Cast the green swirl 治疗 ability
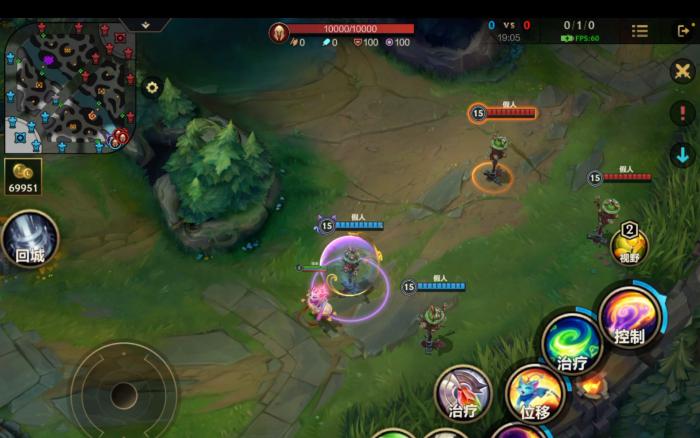The image size is (700, 438). click(x=573, y=345)
